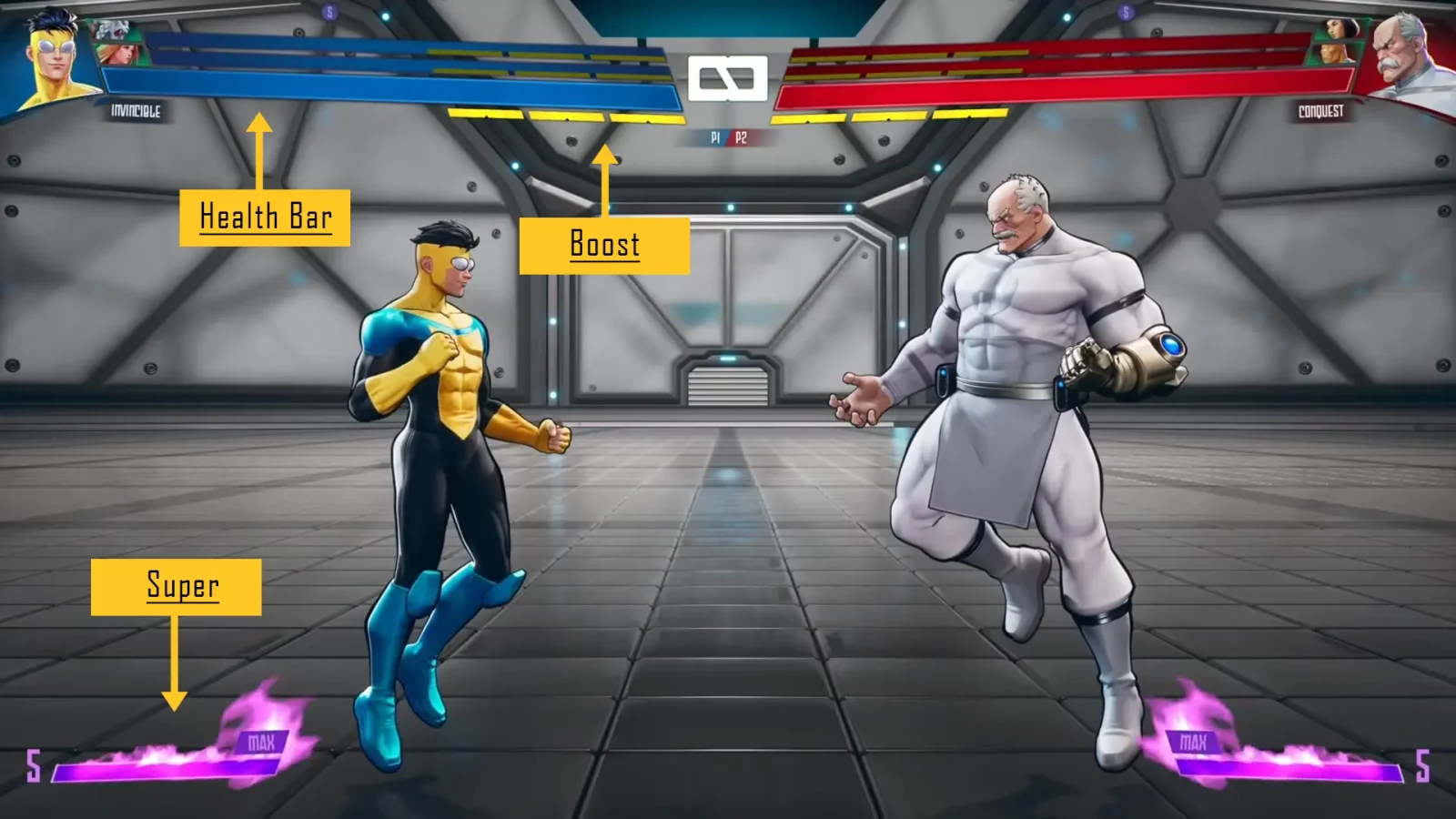Viewport: 1456px width, 819px height.
Task: Toggle the MAX indicator on Conquest's super meter
Action: [1193, 740]
